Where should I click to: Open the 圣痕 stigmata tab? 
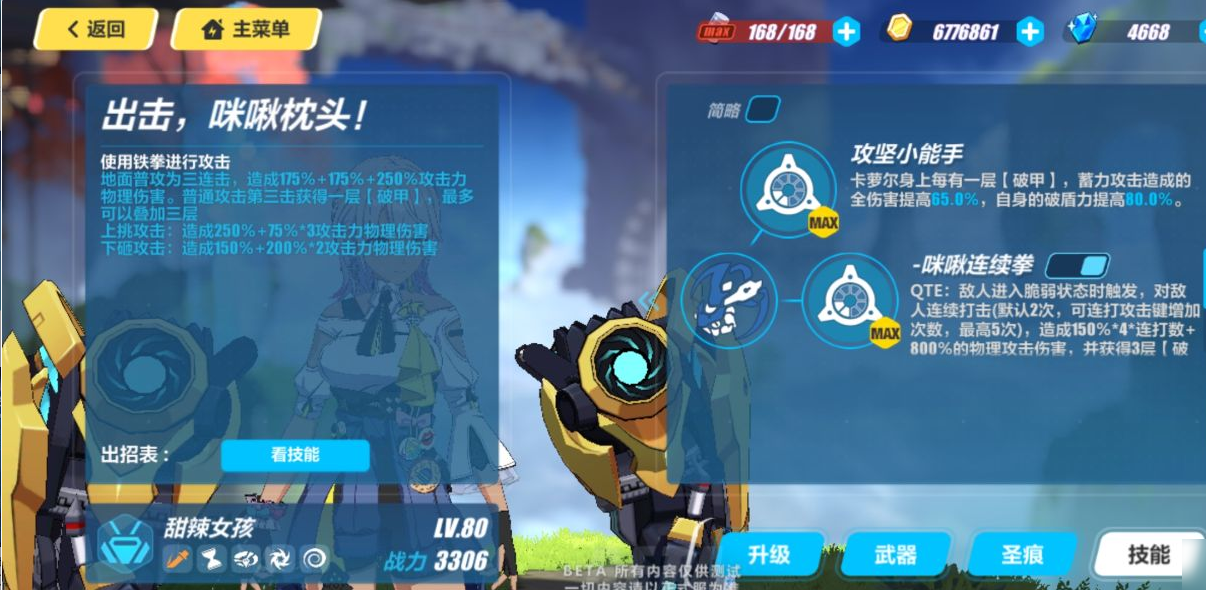[1021, 555]
